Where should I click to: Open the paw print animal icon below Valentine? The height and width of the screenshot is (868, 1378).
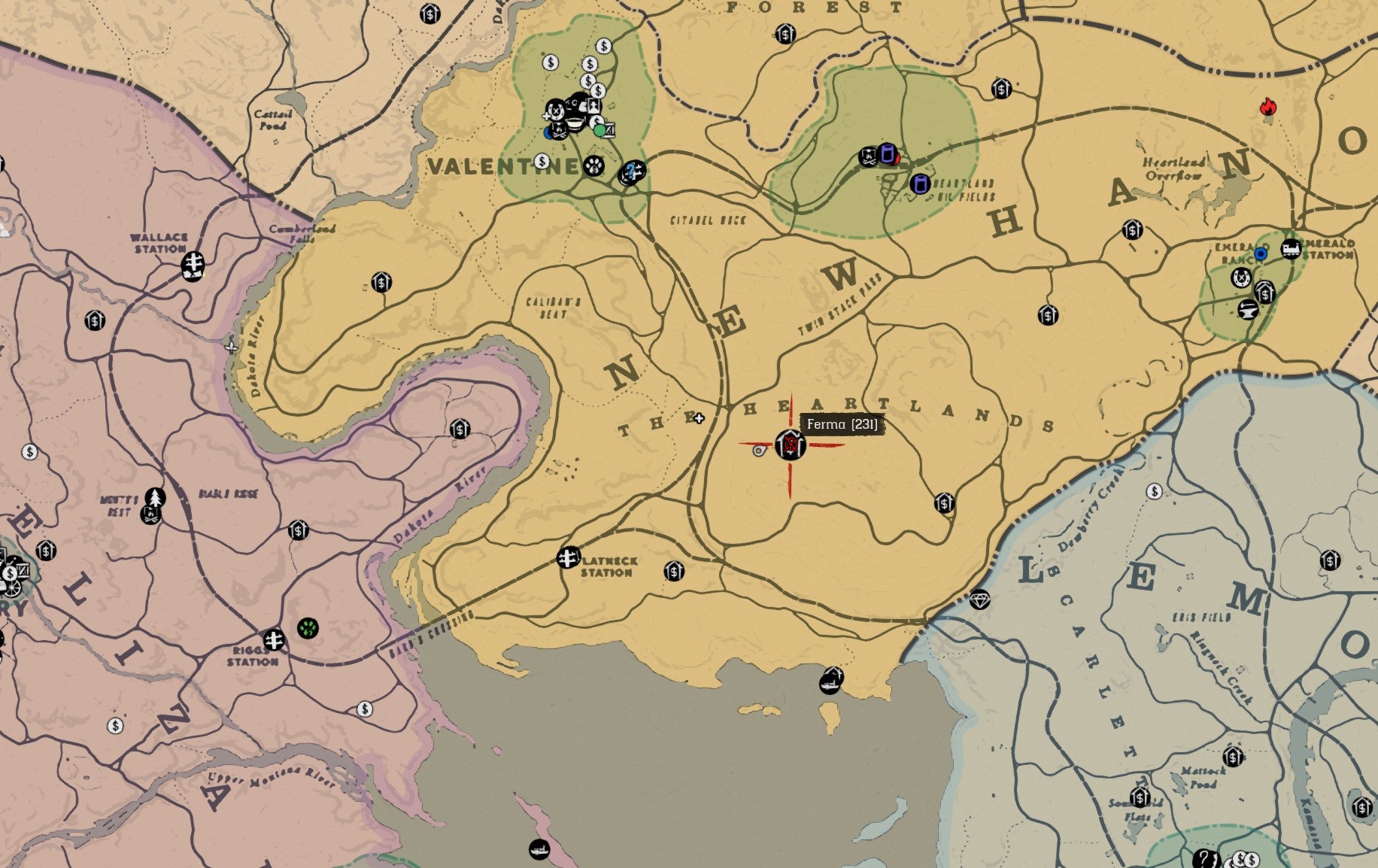(x=593, y=167)
